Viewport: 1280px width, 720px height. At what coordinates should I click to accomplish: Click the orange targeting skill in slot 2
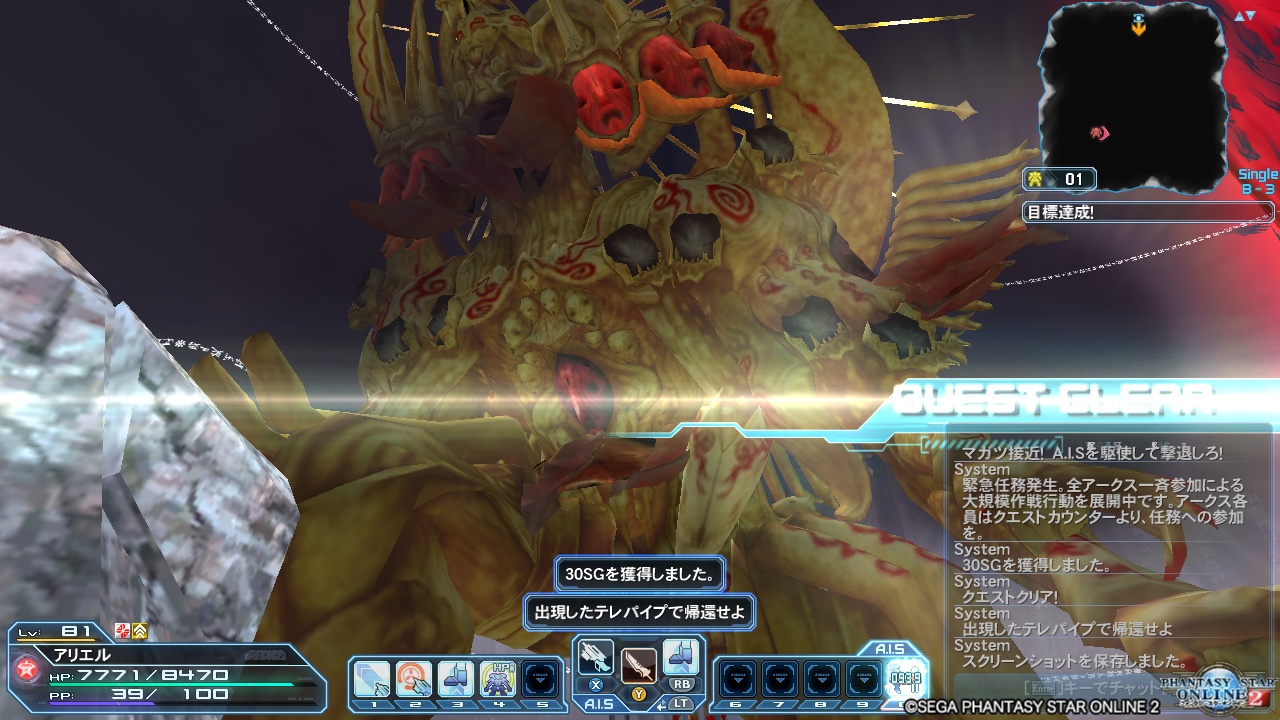(x=415, y=678)
